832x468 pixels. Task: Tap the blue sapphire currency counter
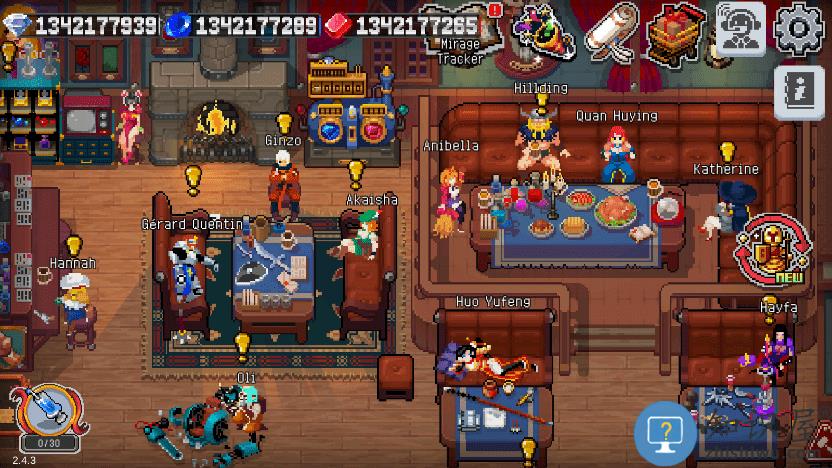tap(243, 24)
